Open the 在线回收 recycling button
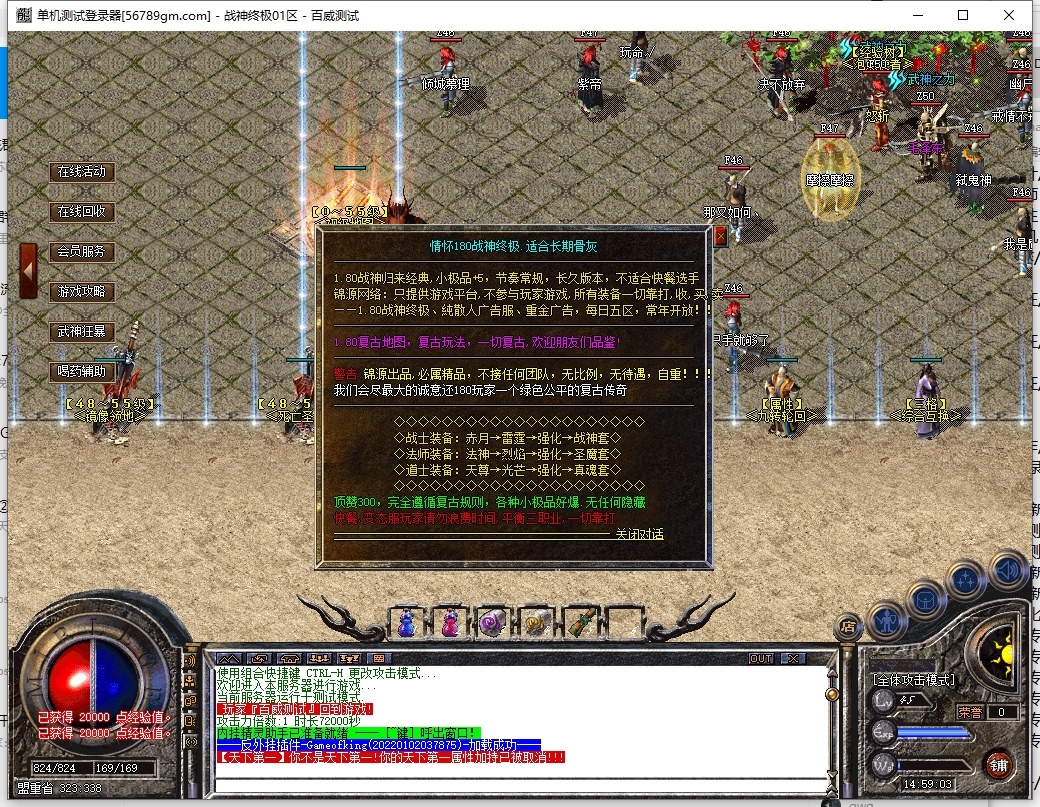1040x807 pixels. [x=82, y=212]
